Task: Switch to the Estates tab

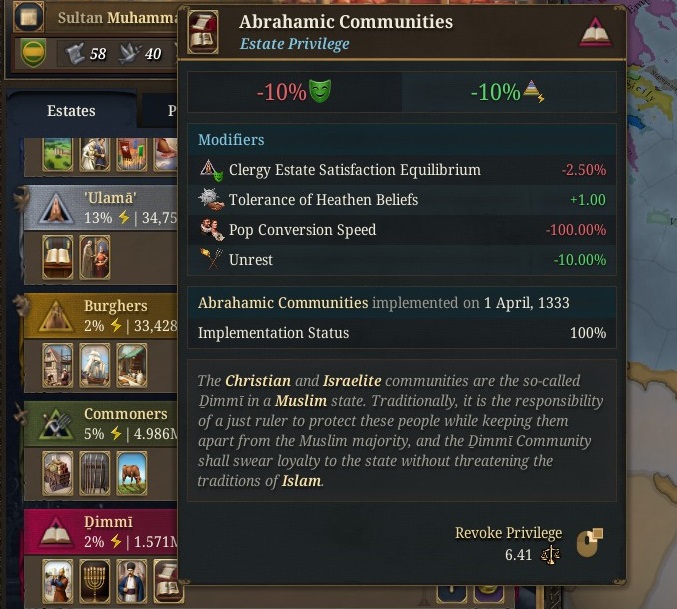Action: tap(71, 111)
